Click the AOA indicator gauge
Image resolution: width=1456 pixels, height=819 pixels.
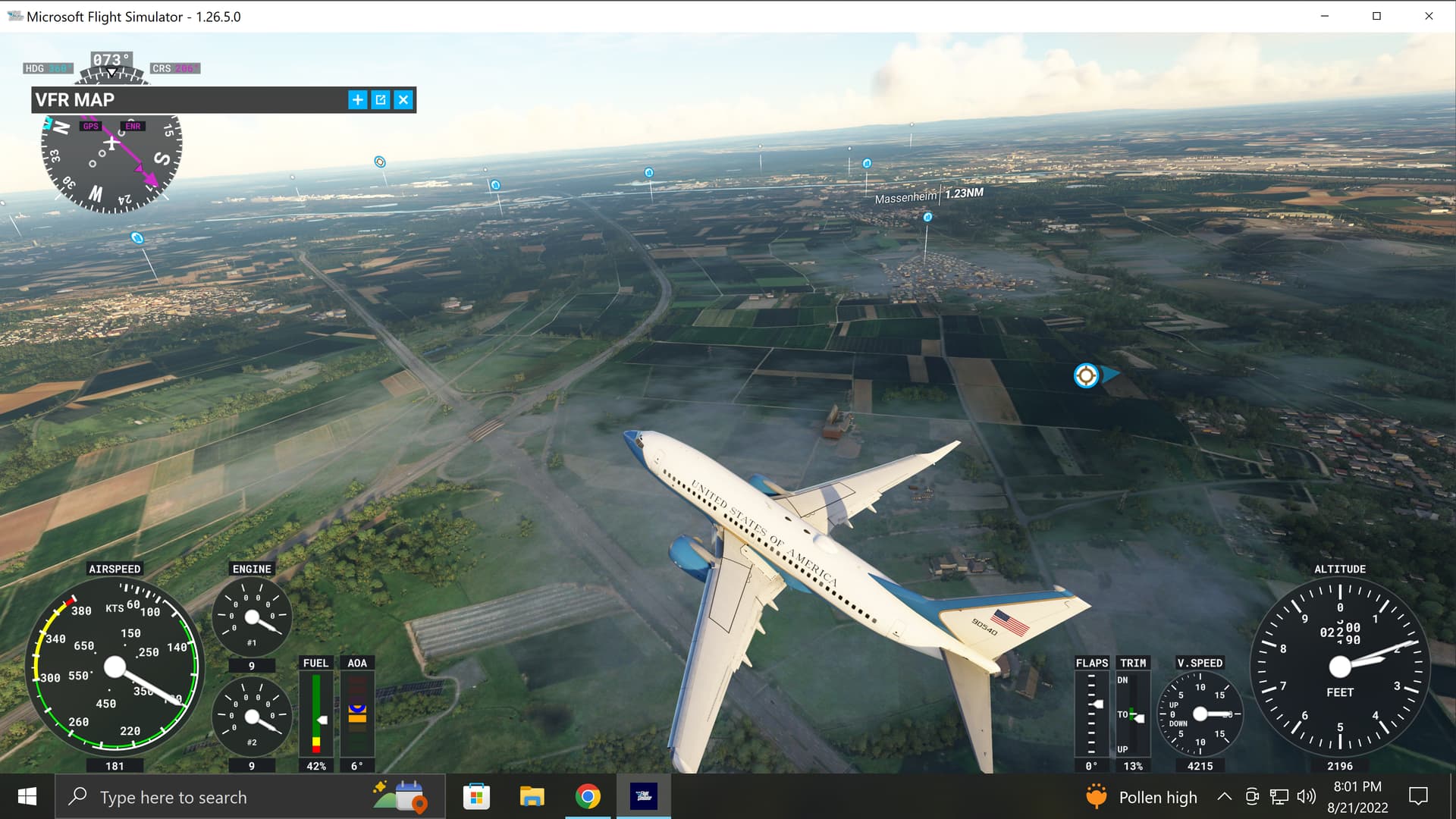tap(356, 713)
